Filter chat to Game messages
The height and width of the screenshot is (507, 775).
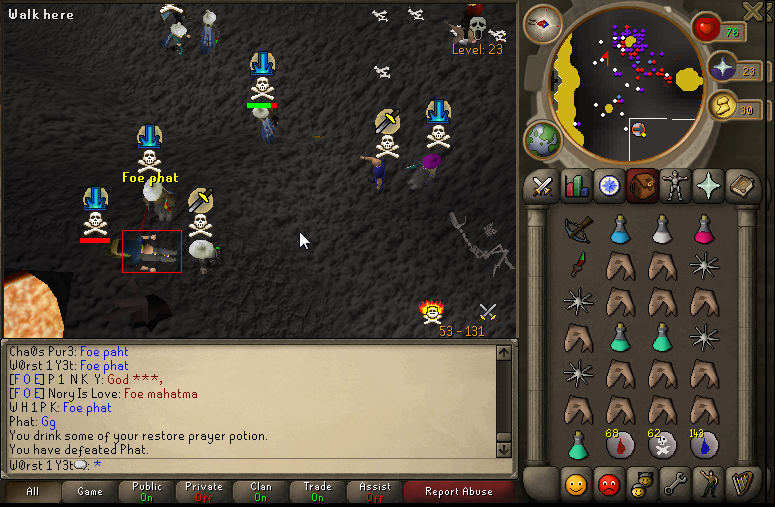pyautogui.click(x=90, y=491)
